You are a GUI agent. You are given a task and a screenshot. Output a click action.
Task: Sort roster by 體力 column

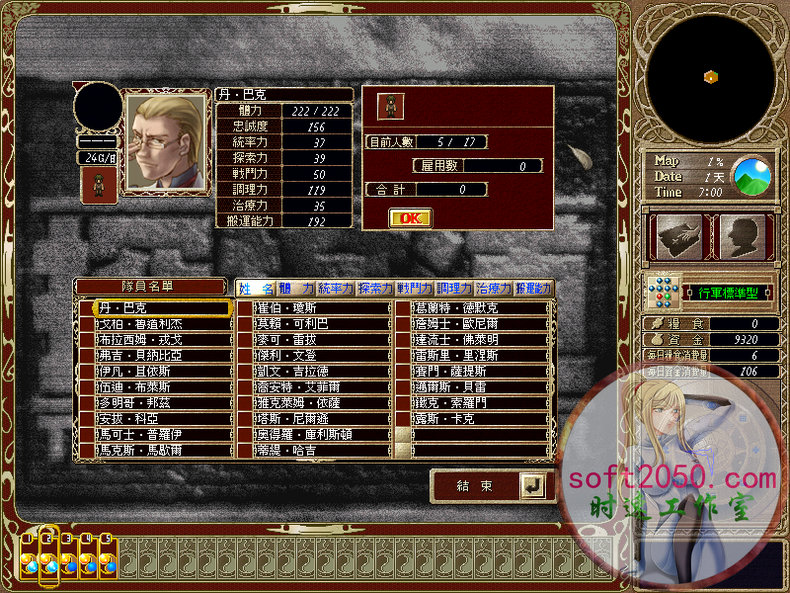[296, 289]
